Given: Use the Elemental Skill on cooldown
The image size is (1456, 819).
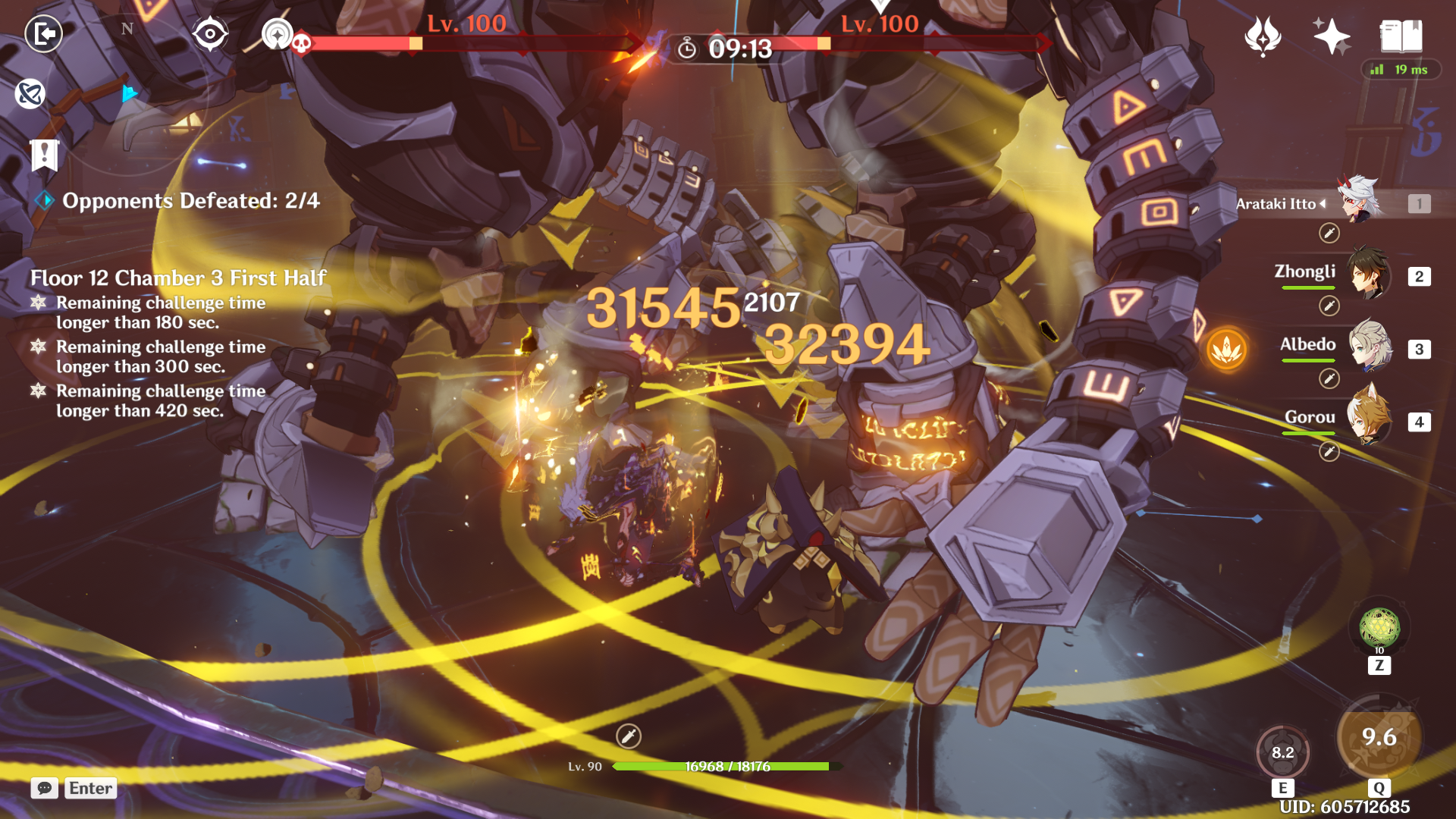Looking at the screenshot, I should point(1282,752).
